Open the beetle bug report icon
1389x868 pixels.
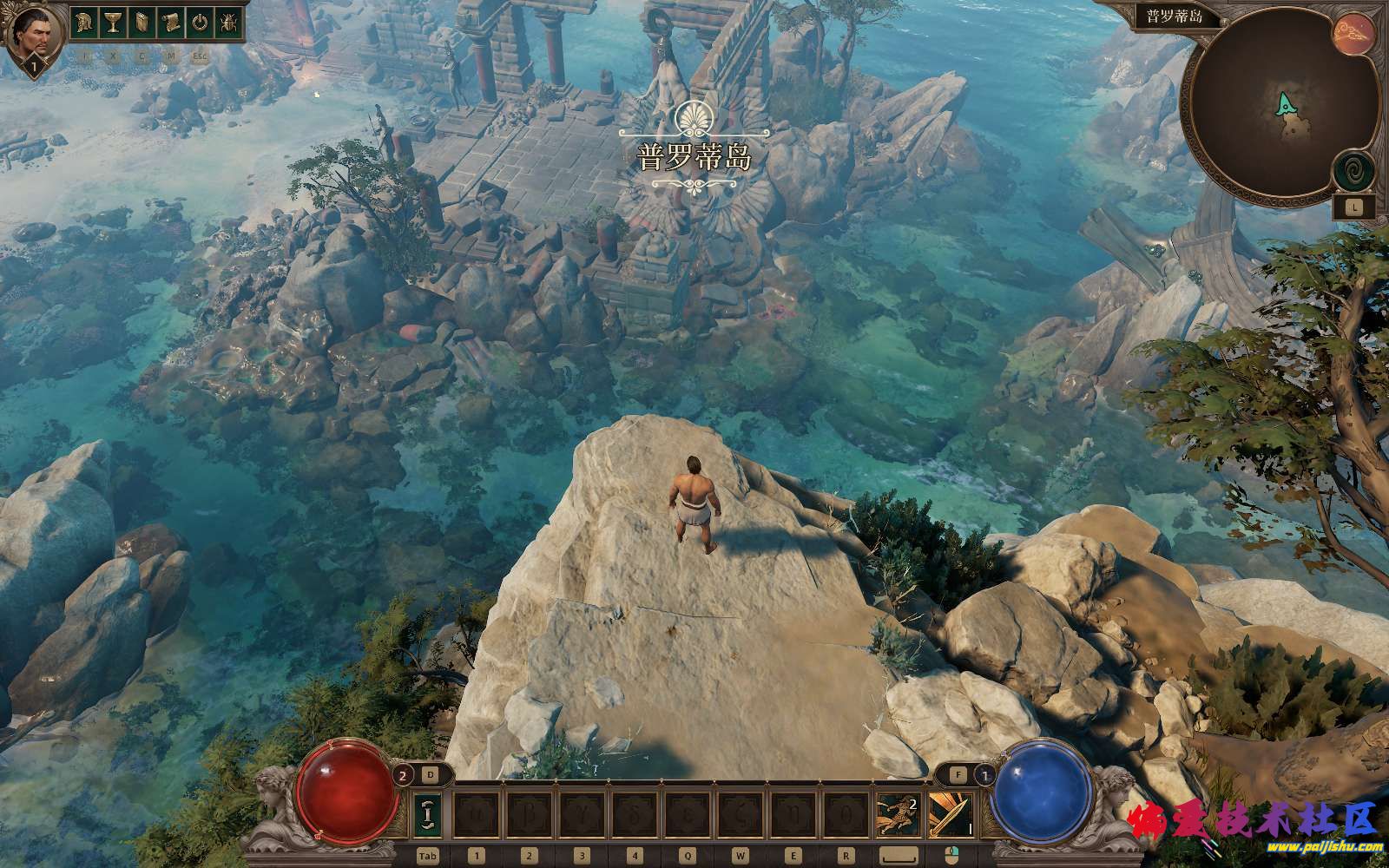point(229,23)
